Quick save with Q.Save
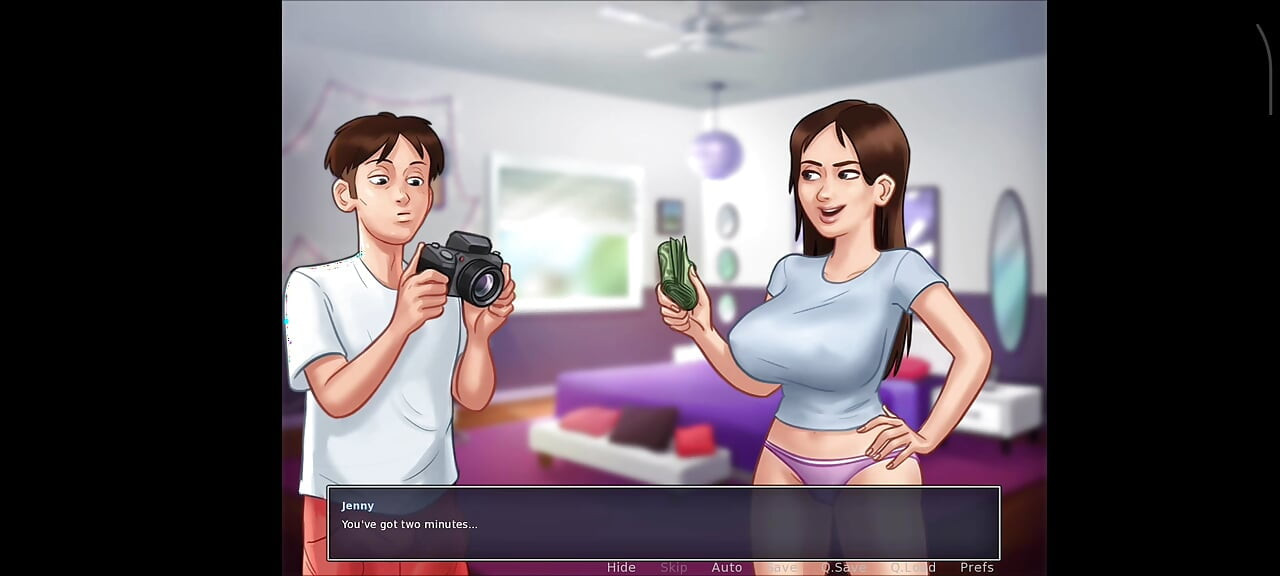The width and height of the screenshot is (1280, 576). [844, 567]
